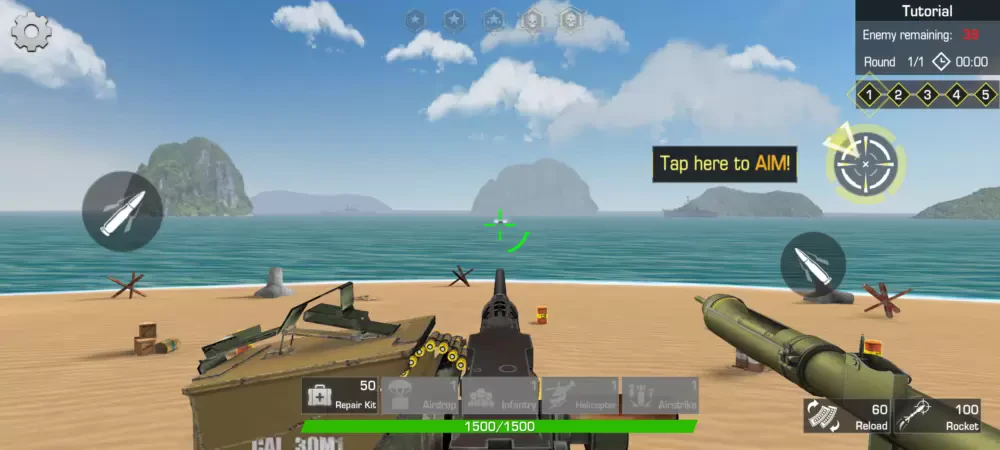Image resolution: width=1000 pixels, height=450 pixels.
Task: Summon the Helicopter support
Action: (580, 395)
